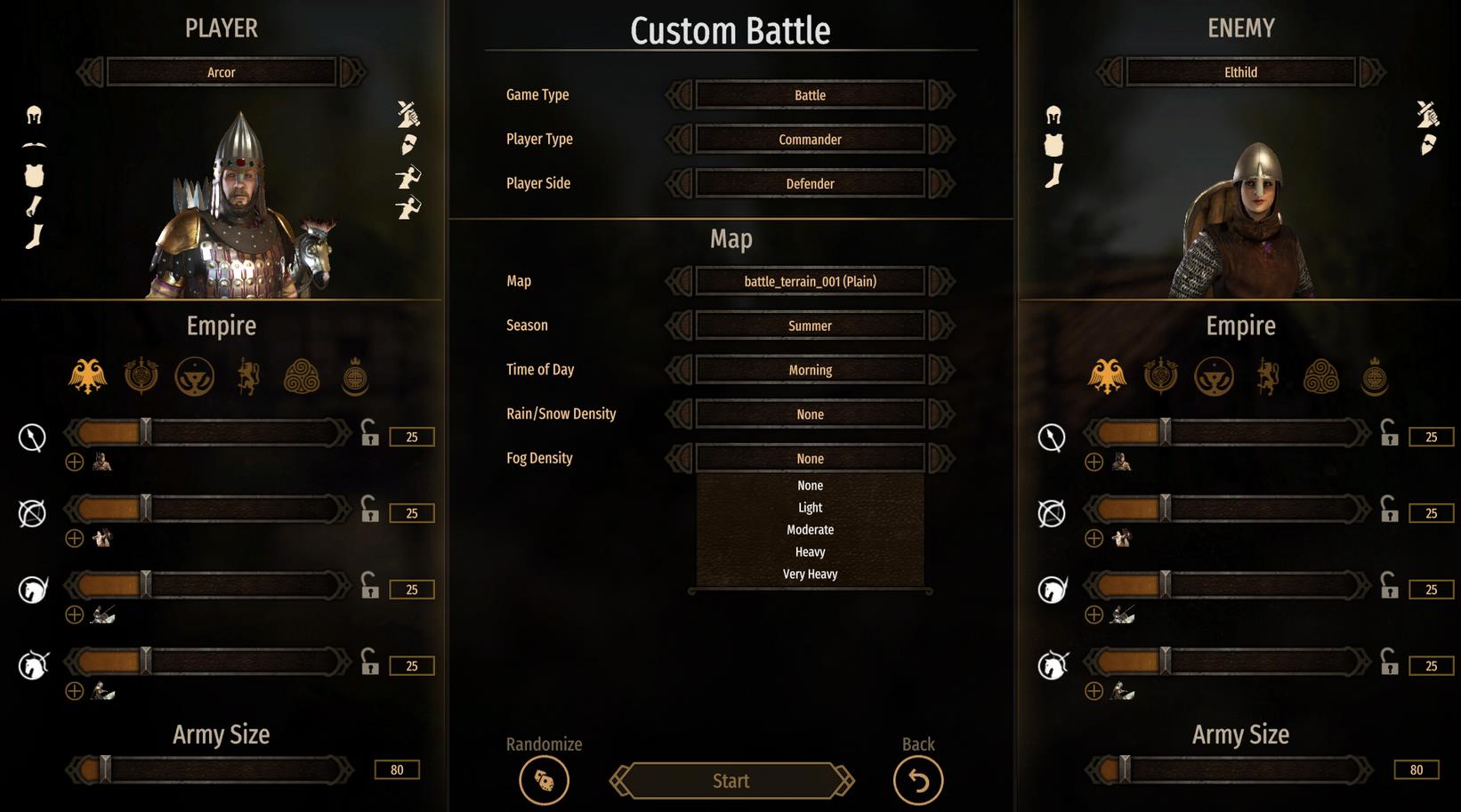
Task: Open the Game Type Battle selector
Action: click(810, 95)
